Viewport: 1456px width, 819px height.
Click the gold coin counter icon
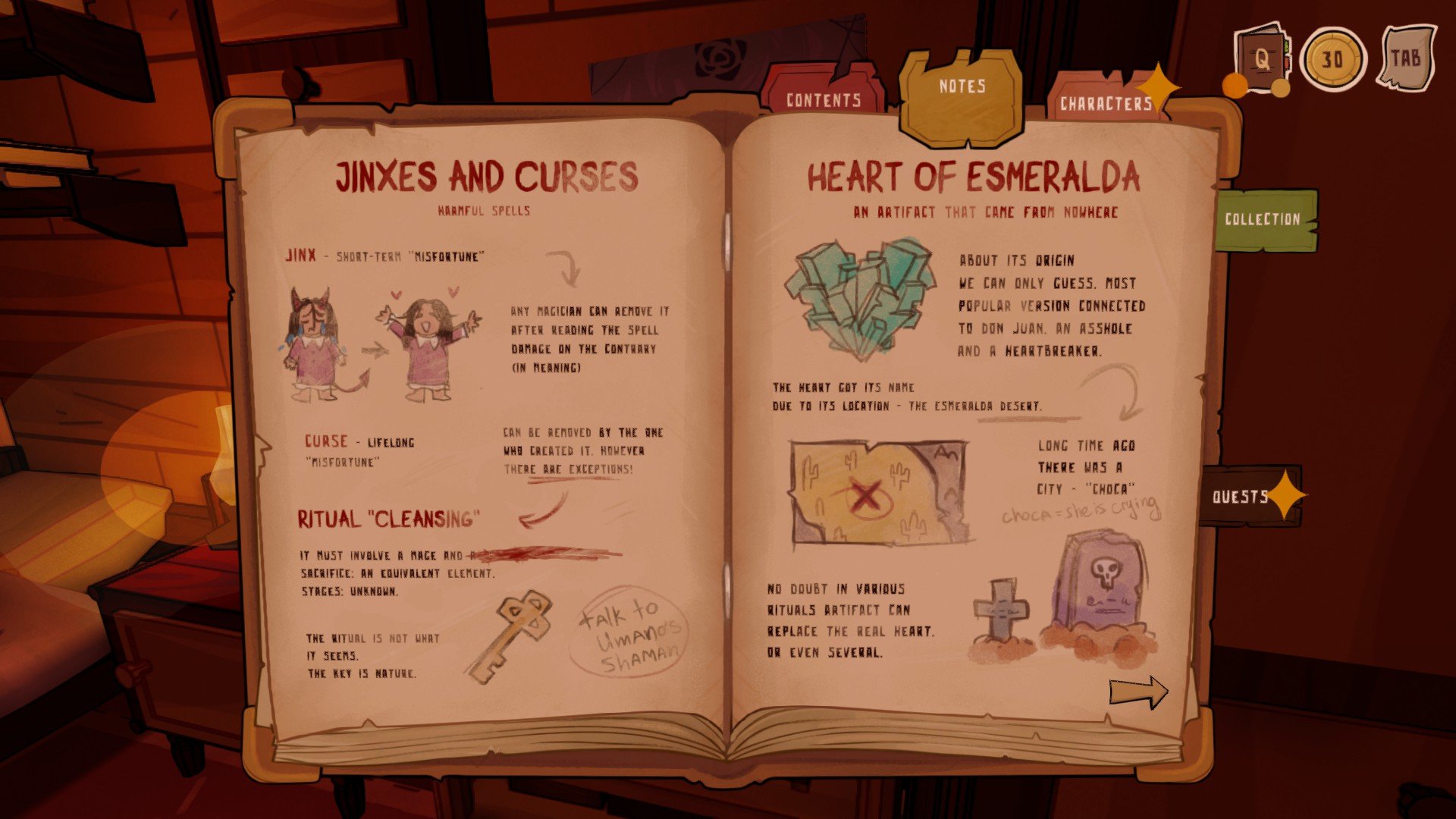pos(1332,59)
